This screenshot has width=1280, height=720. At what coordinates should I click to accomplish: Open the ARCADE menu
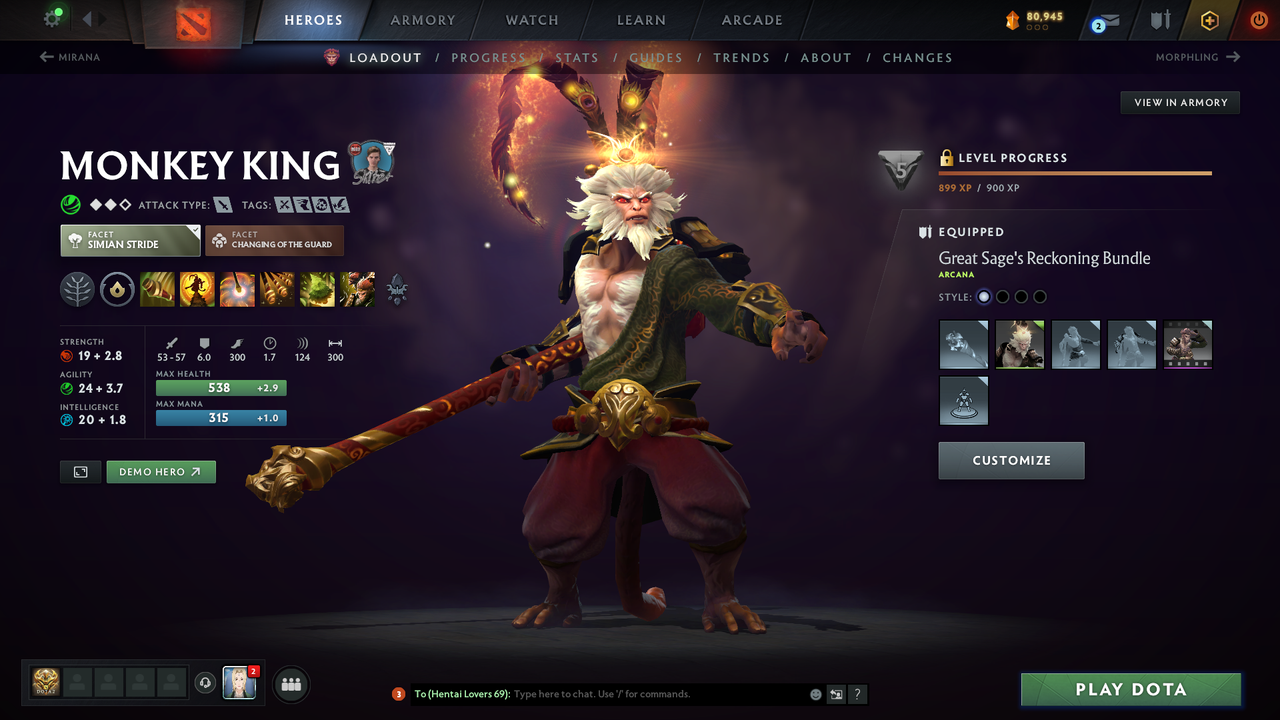pos(751,20)
